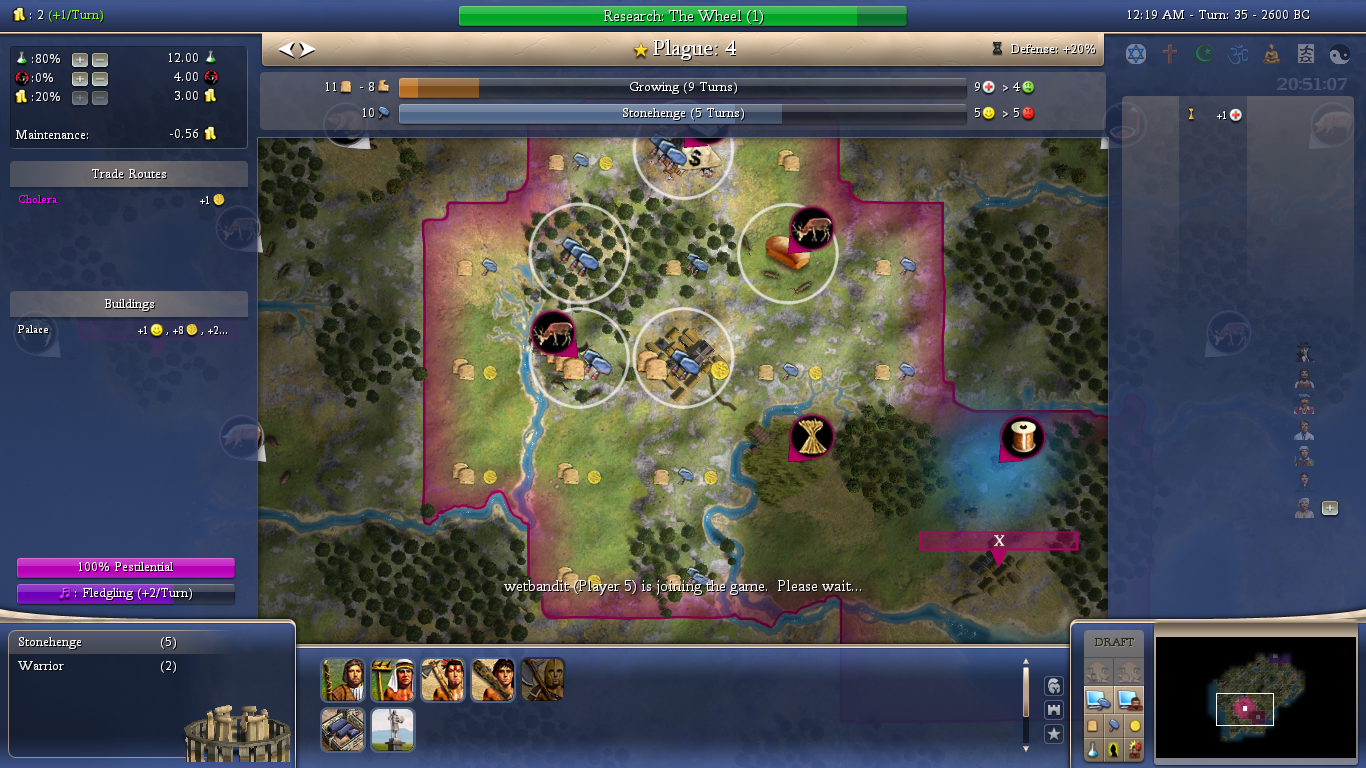Increase the research rate with plus button
The width and height of the screenshot is (1366, 768).
(80, 59)
